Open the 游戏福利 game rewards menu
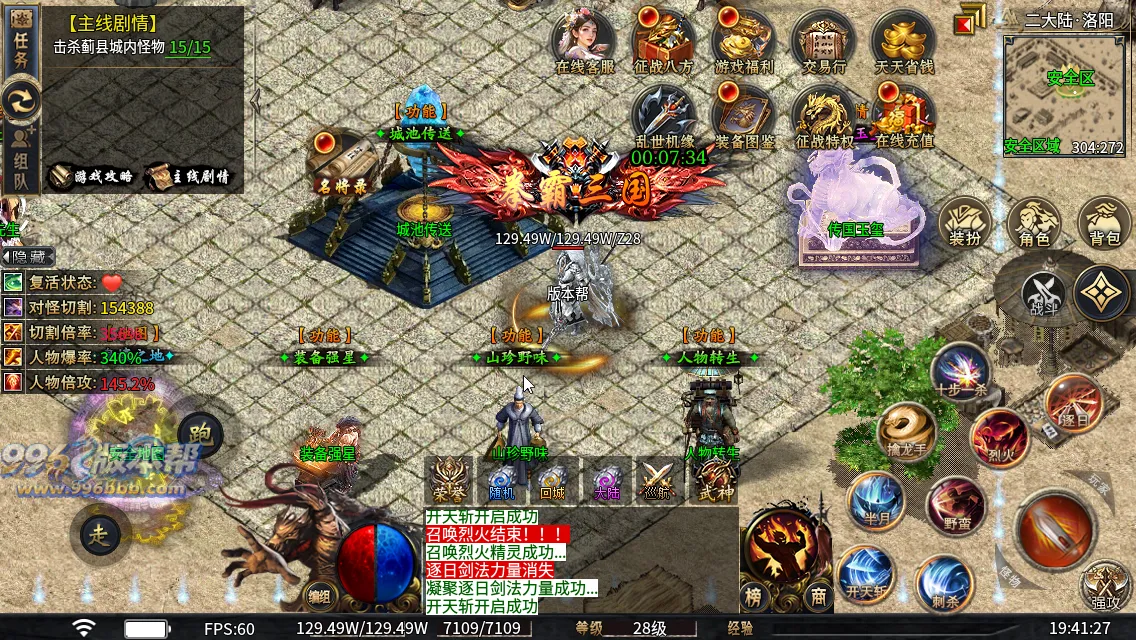Screen dimensions: 1136x640 click(744, 42)
